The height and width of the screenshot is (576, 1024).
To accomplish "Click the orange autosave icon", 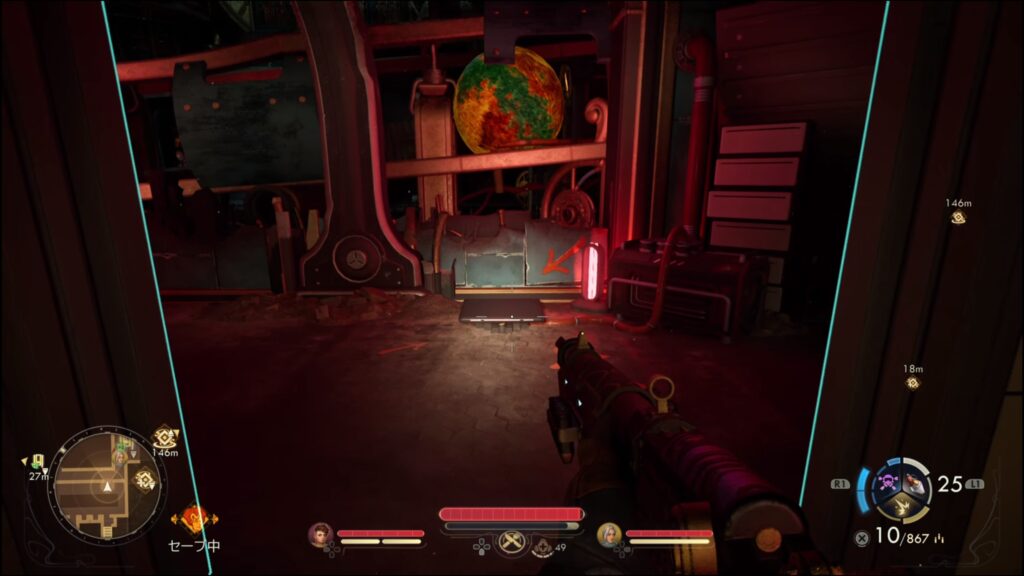I will point(194,519).
